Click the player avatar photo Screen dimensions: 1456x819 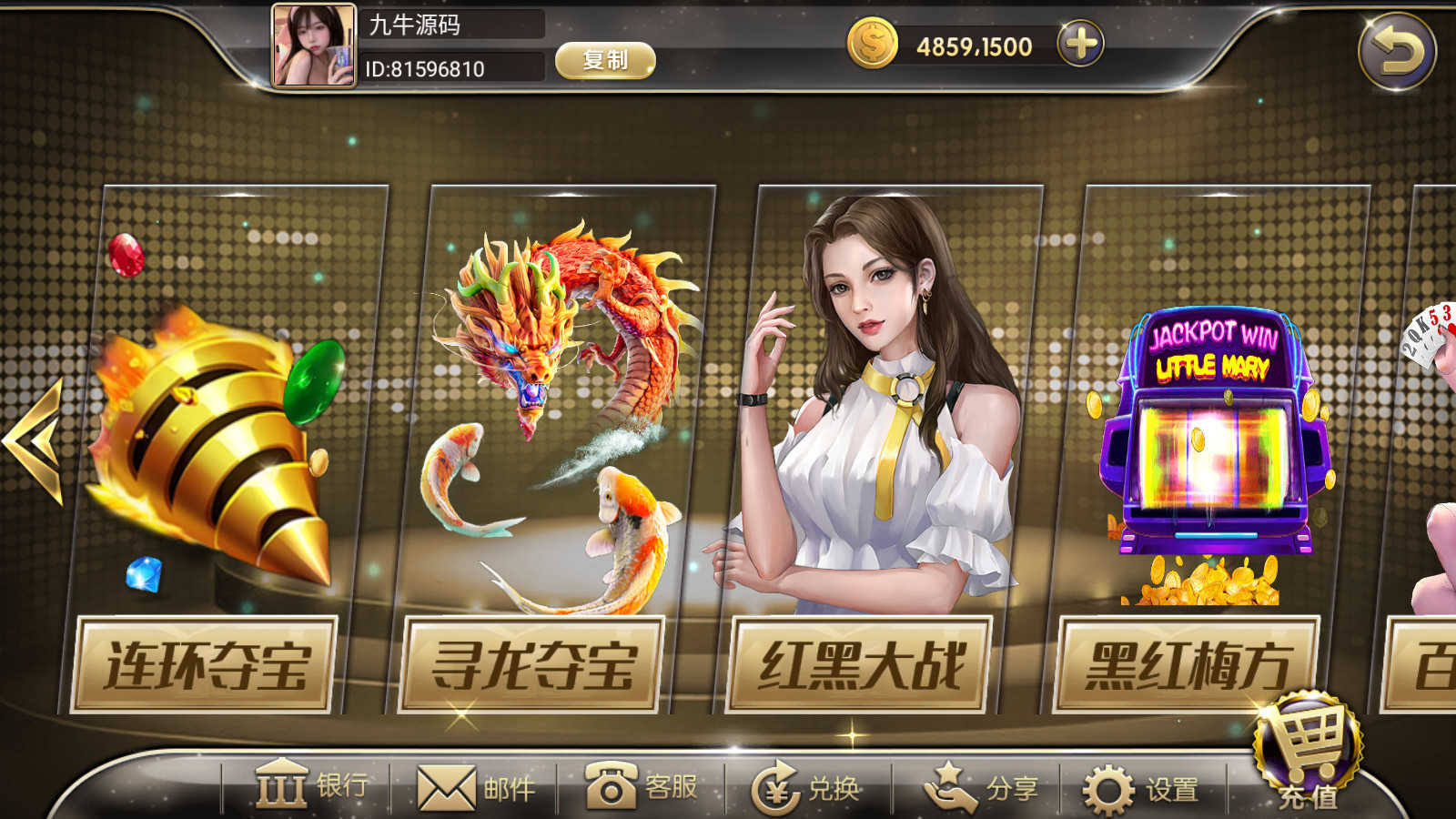tap(313, 45)
